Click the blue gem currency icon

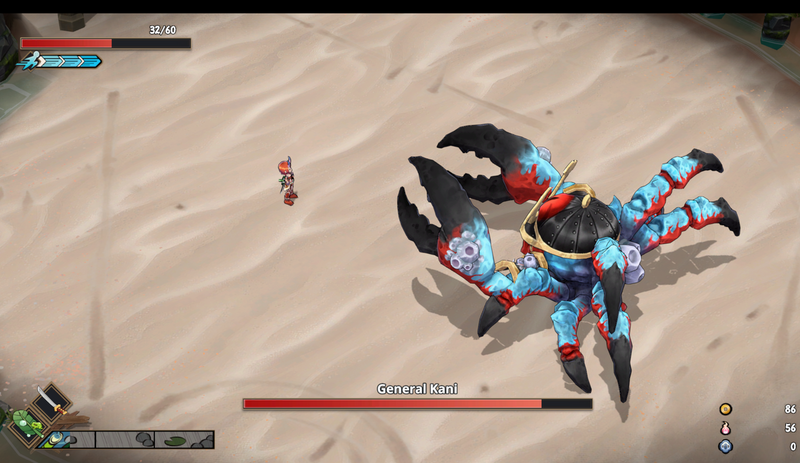725,446
